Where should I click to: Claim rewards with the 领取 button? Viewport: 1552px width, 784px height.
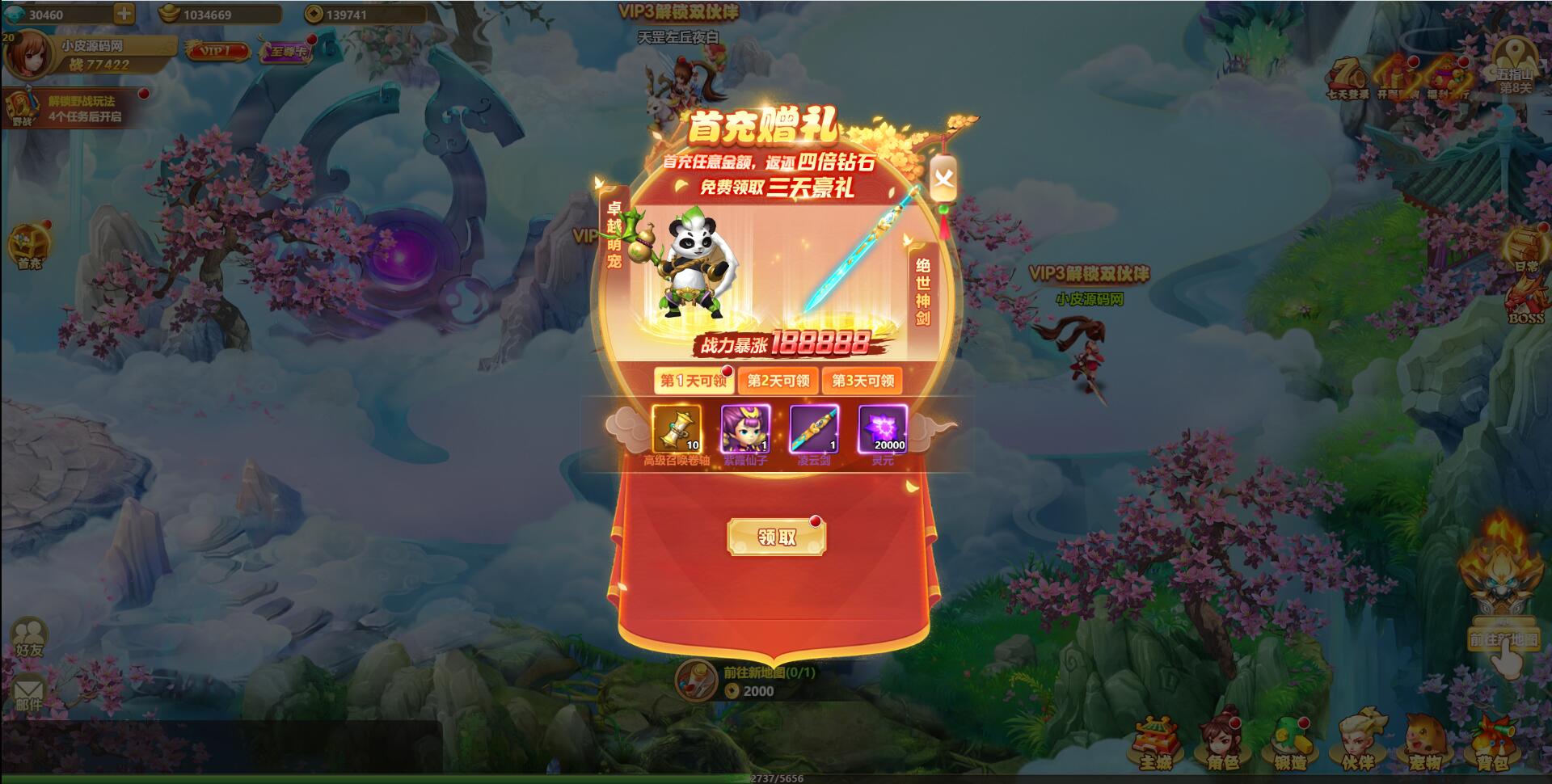[x=778, y=537]
